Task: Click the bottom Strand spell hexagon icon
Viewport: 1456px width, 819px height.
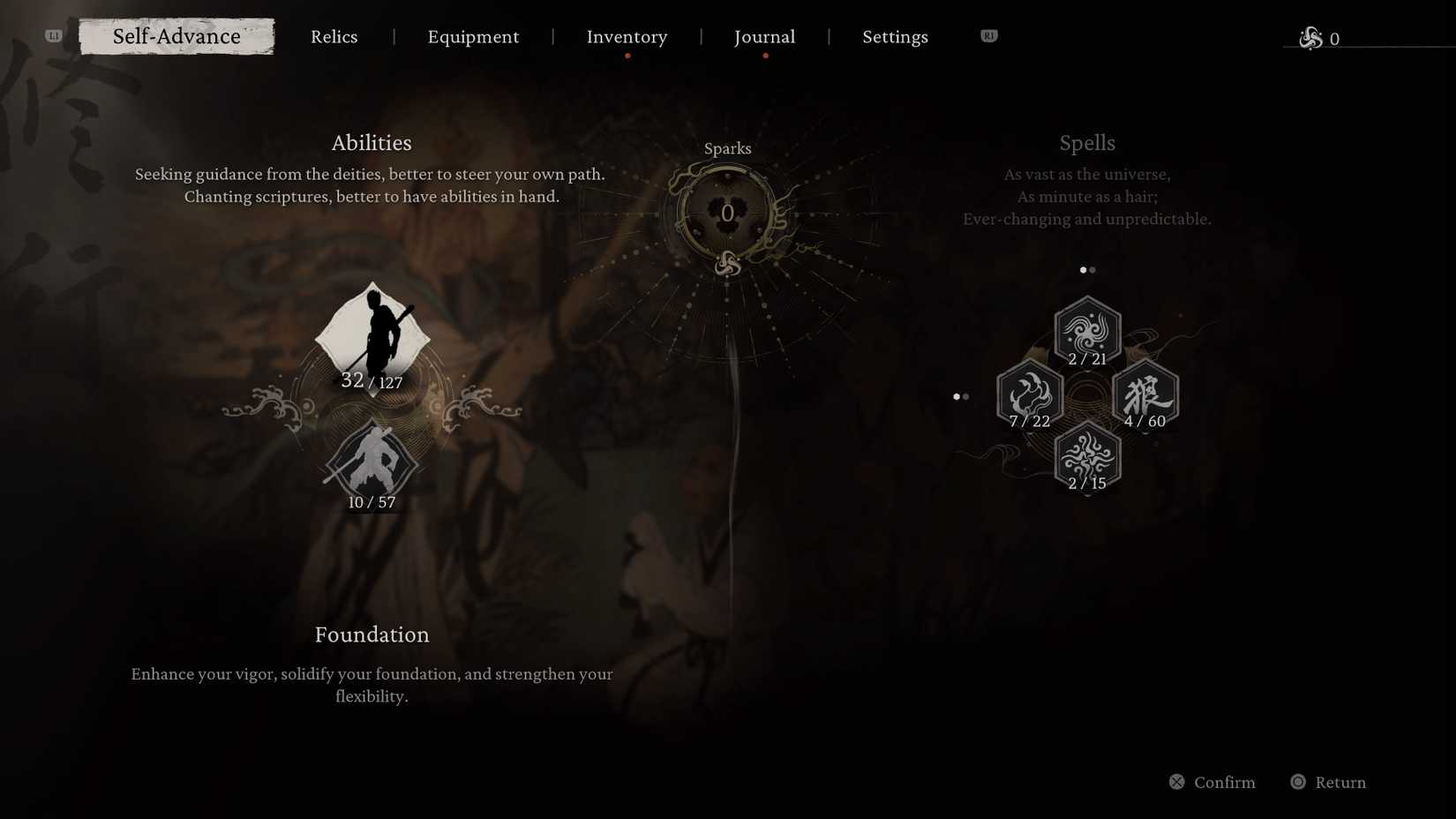Action: pos(1087,456)
